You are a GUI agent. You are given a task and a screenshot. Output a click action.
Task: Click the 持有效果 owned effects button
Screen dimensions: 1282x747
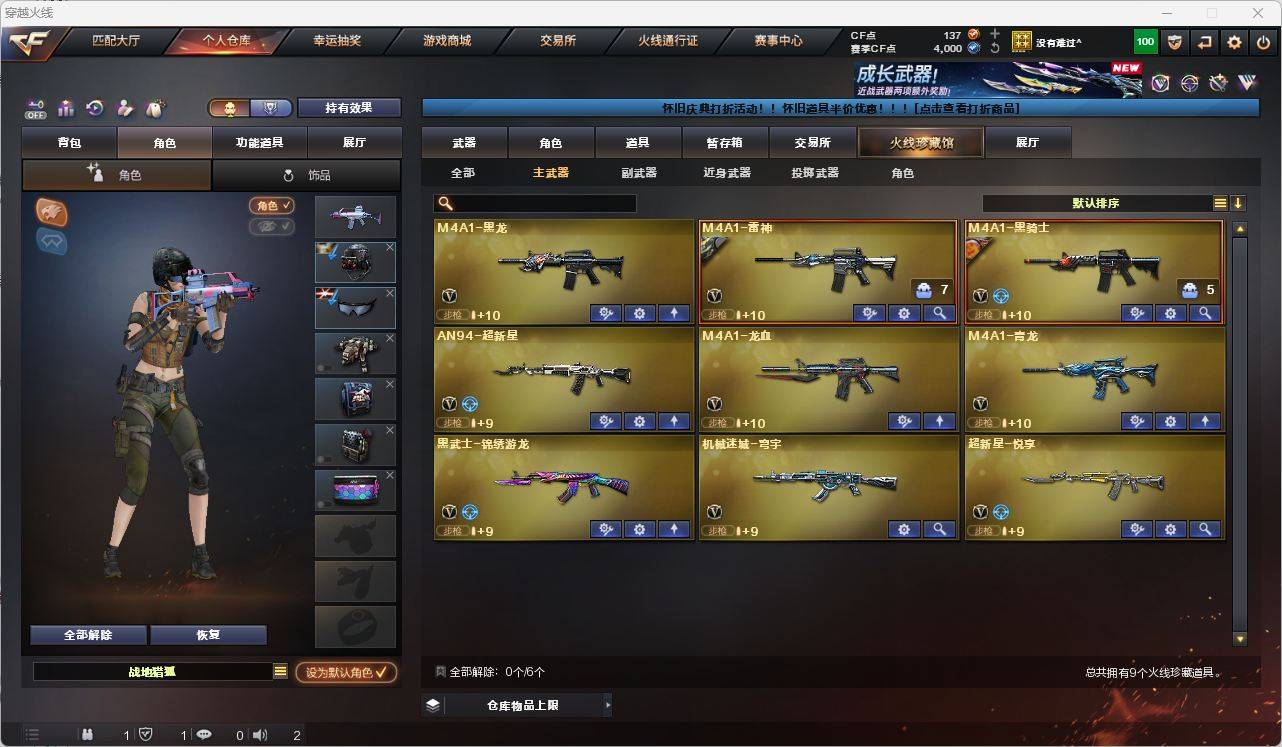(x=348, y=108)
